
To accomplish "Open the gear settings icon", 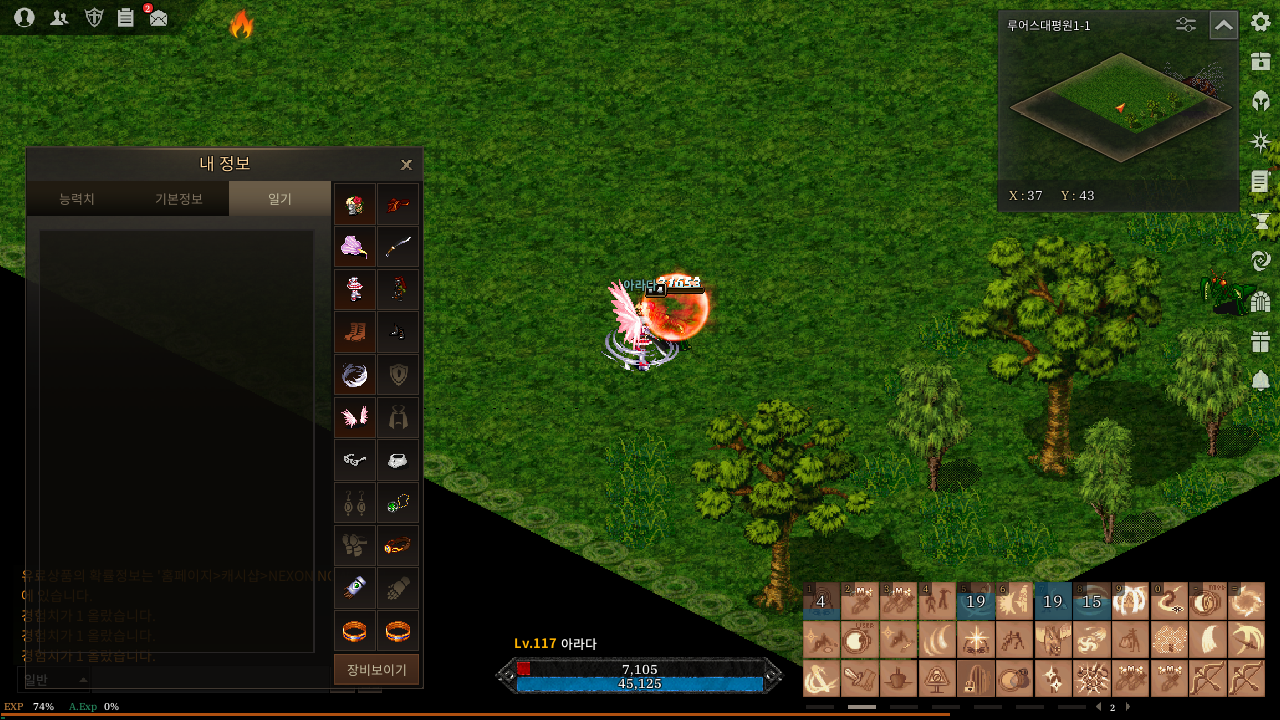I will pos(1260,23).
